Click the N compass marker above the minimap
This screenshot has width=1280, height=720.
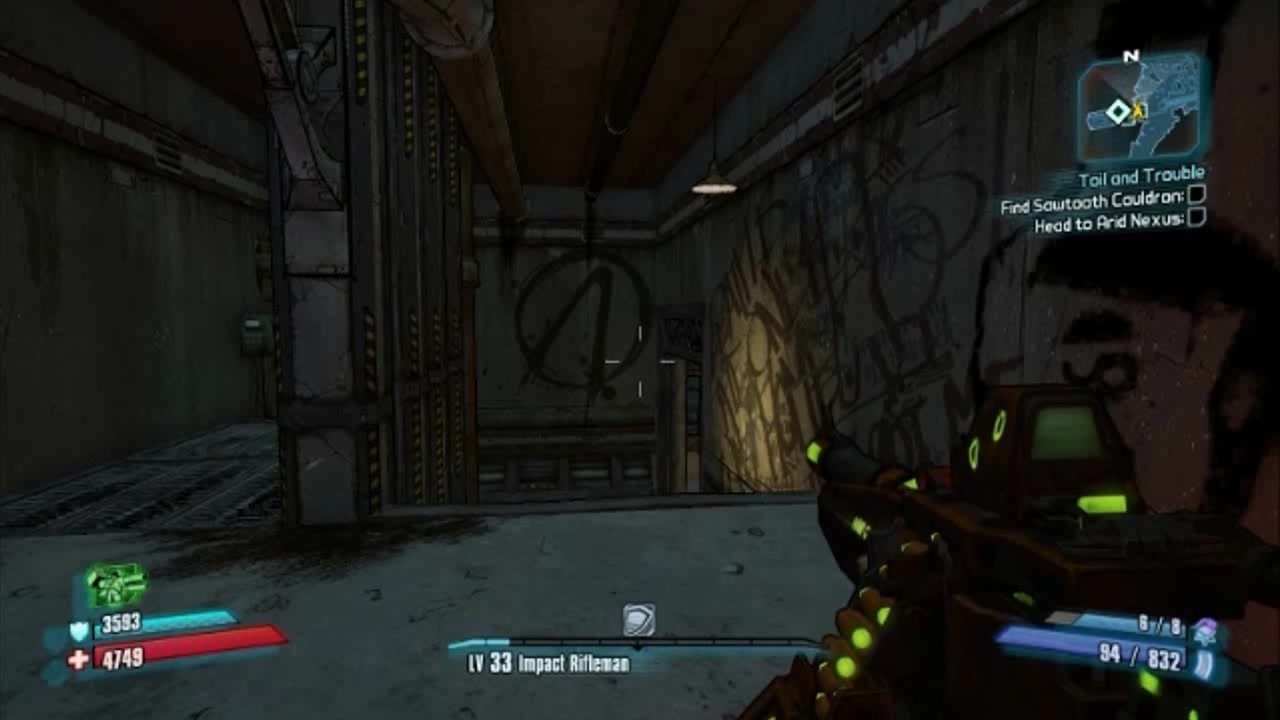tap(1134, 57)
